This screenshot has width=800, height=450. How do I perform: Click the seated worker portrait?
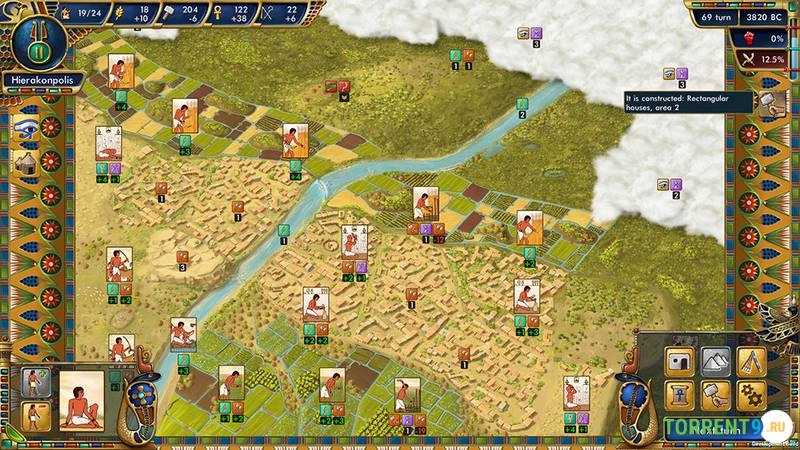coord(84,399)
